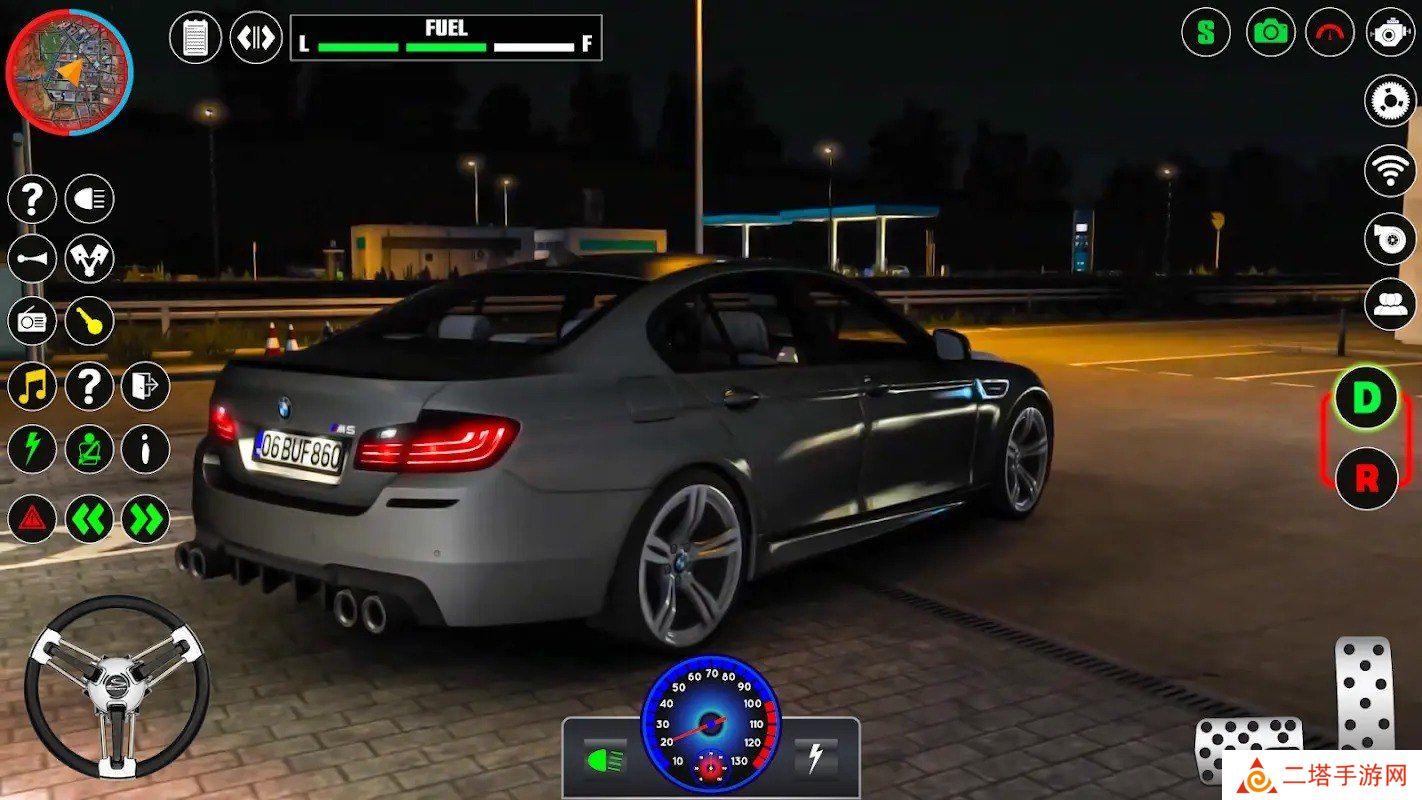This screenshot has width=1422, height=800.
Task: Toggle the yellow music note button
Action: 32,386
